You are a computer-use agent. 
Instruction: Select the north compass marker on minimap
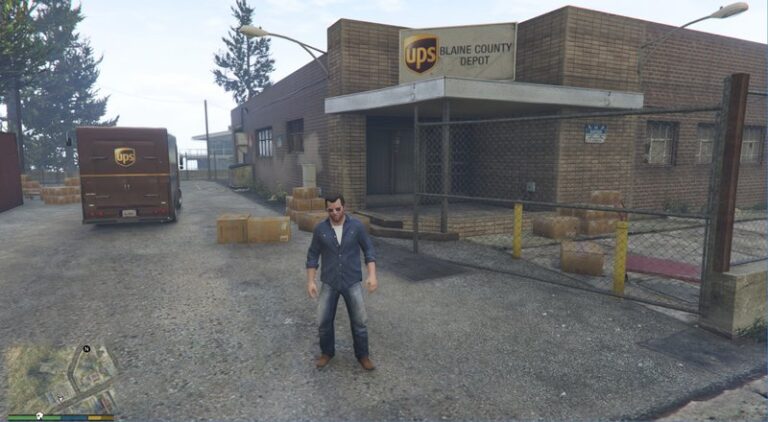coord(87,349)
